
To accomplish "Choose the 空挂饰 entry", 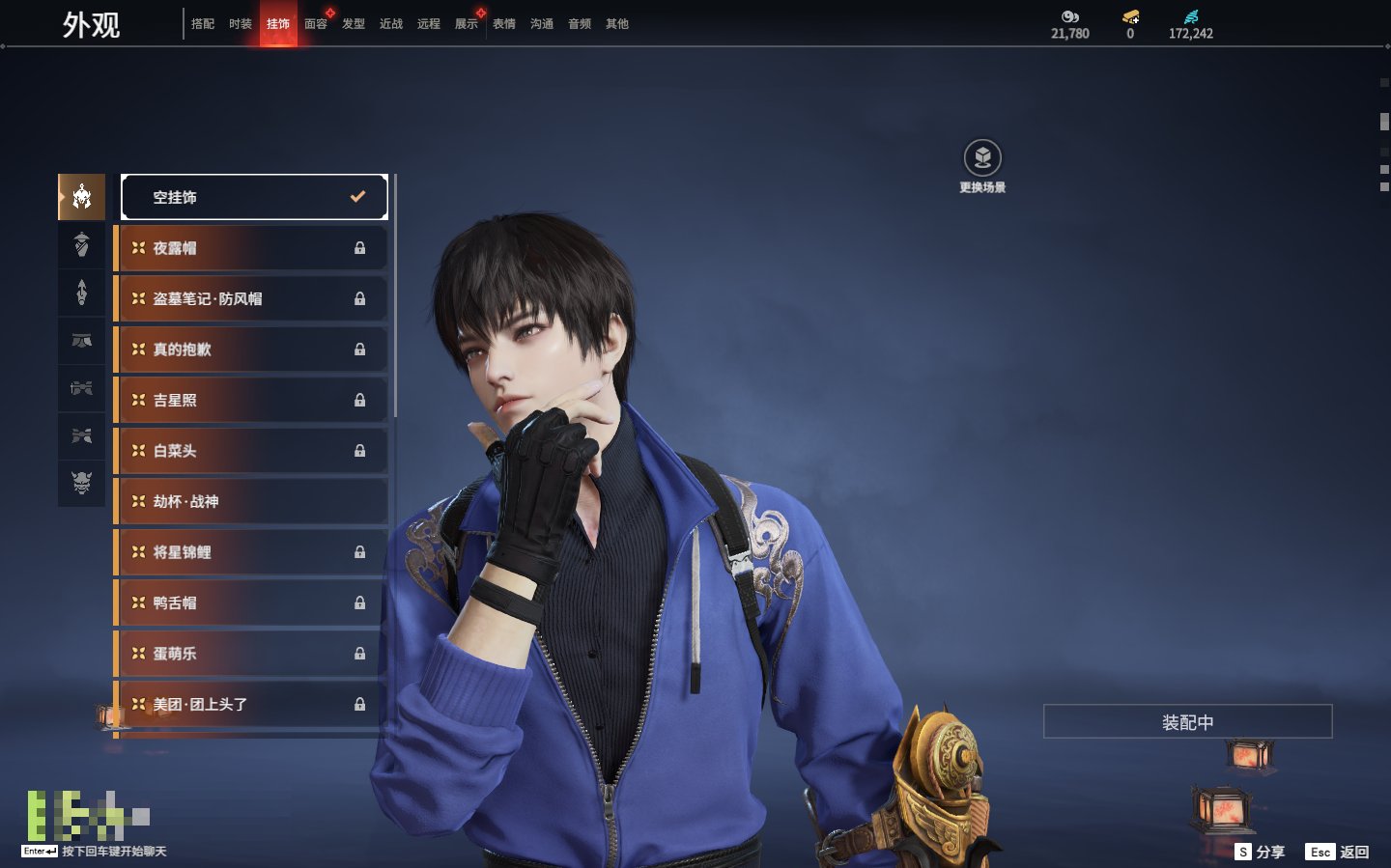I will 254,197.
